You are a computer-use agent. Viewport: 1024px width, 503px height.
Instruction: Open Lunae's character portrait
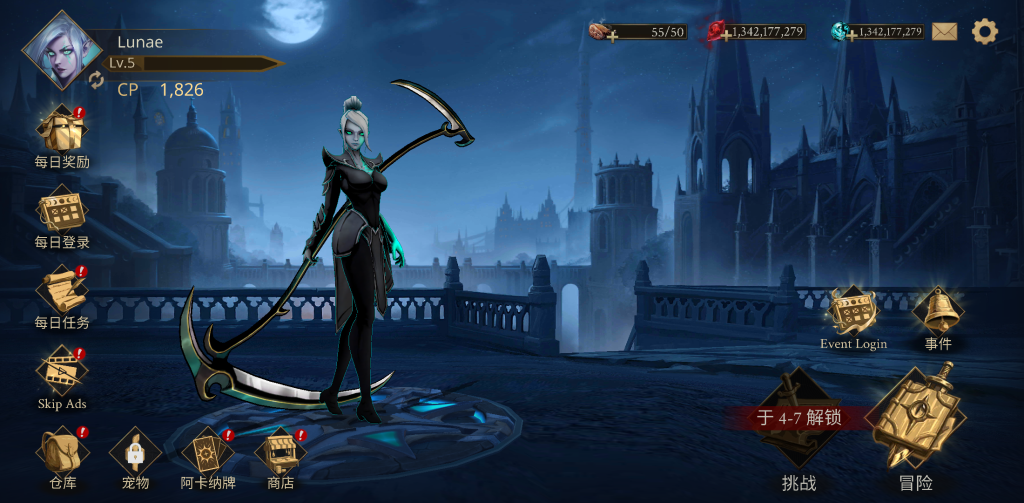[x=62, y=50]
